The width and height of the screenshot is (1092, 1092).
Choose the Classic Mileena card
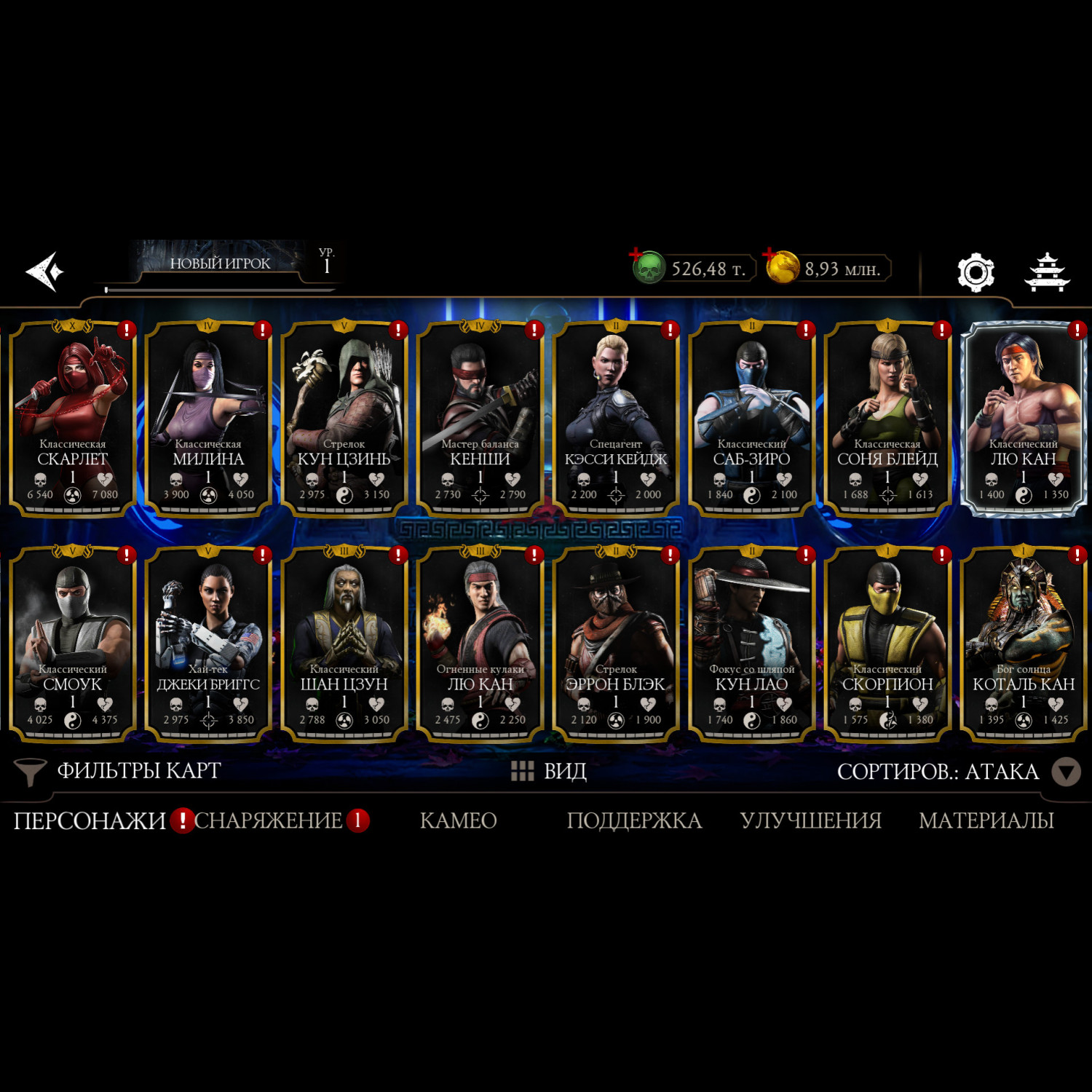pos(208,417)
